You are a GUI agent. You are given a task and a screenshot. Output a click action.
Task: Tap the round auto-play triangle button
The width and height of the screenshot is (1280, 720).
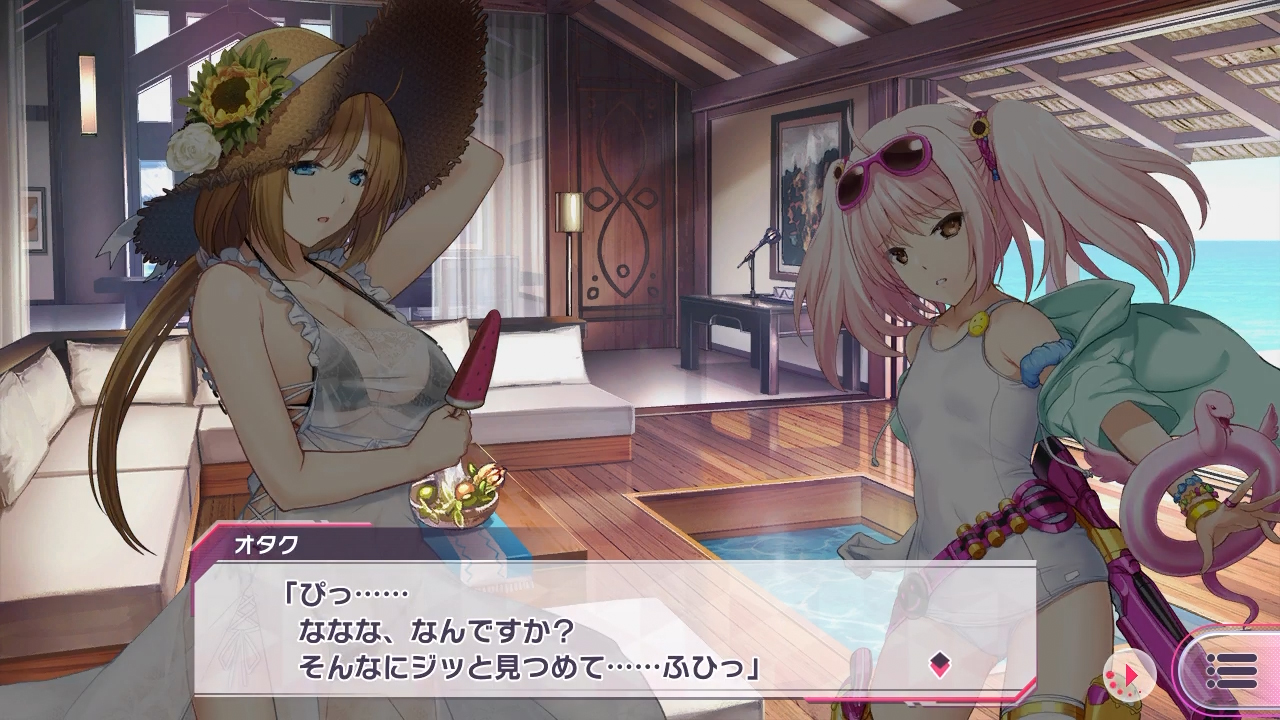click(x=1130, y=675)
